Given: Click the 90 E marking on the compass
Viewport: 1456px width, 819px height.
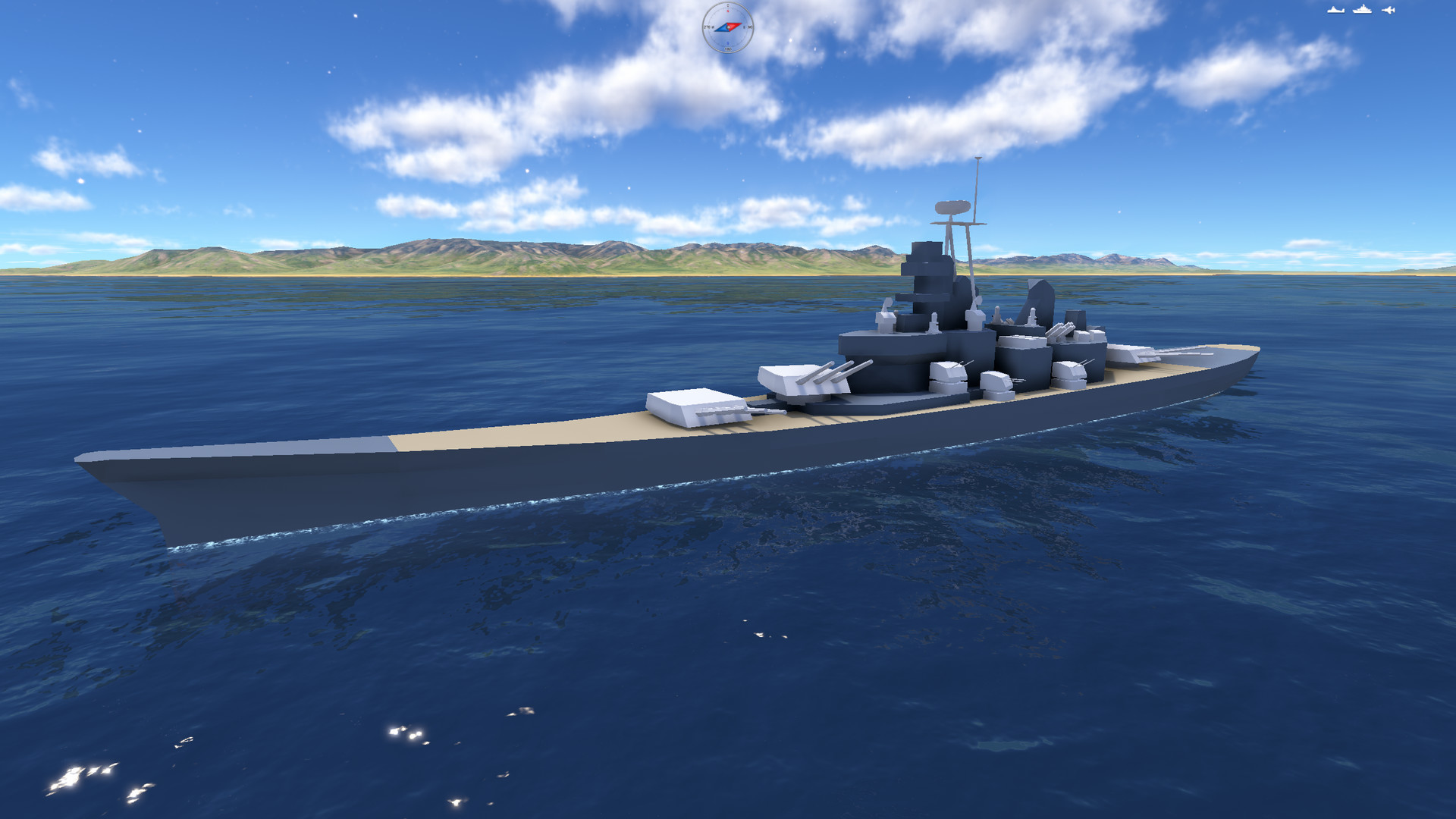Looking at the screenshot, I should [748, 27].
